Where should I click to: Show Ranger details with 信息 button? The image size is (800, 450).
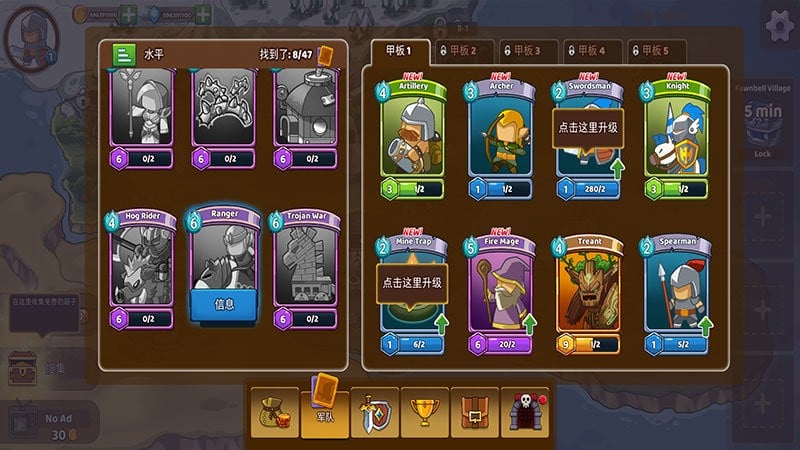pyautogui.click(x=224, y=303)
